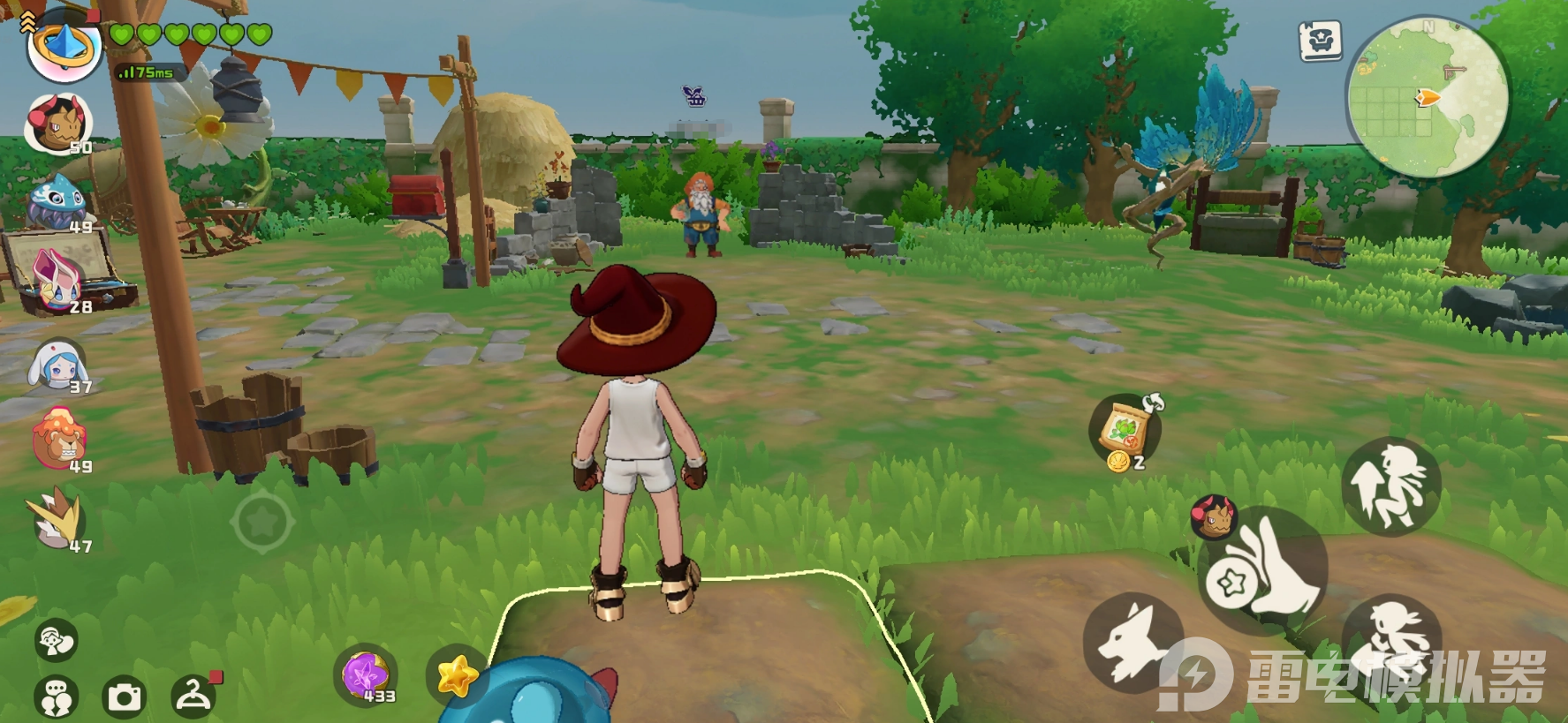
Task: Select the level 50 horned pet
Action: pyautogui.click(x=58, y=124)
